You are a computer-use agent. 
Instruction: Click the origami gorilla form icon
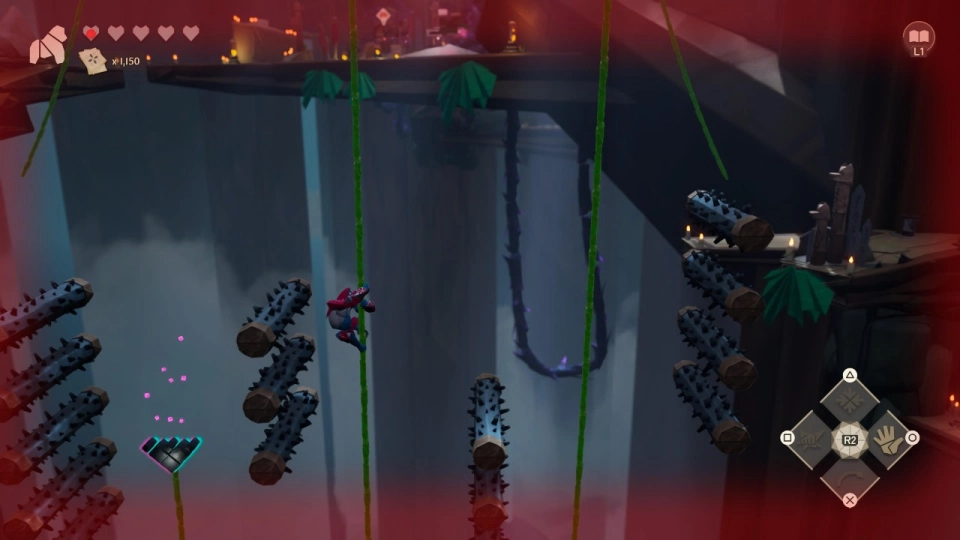47,47
